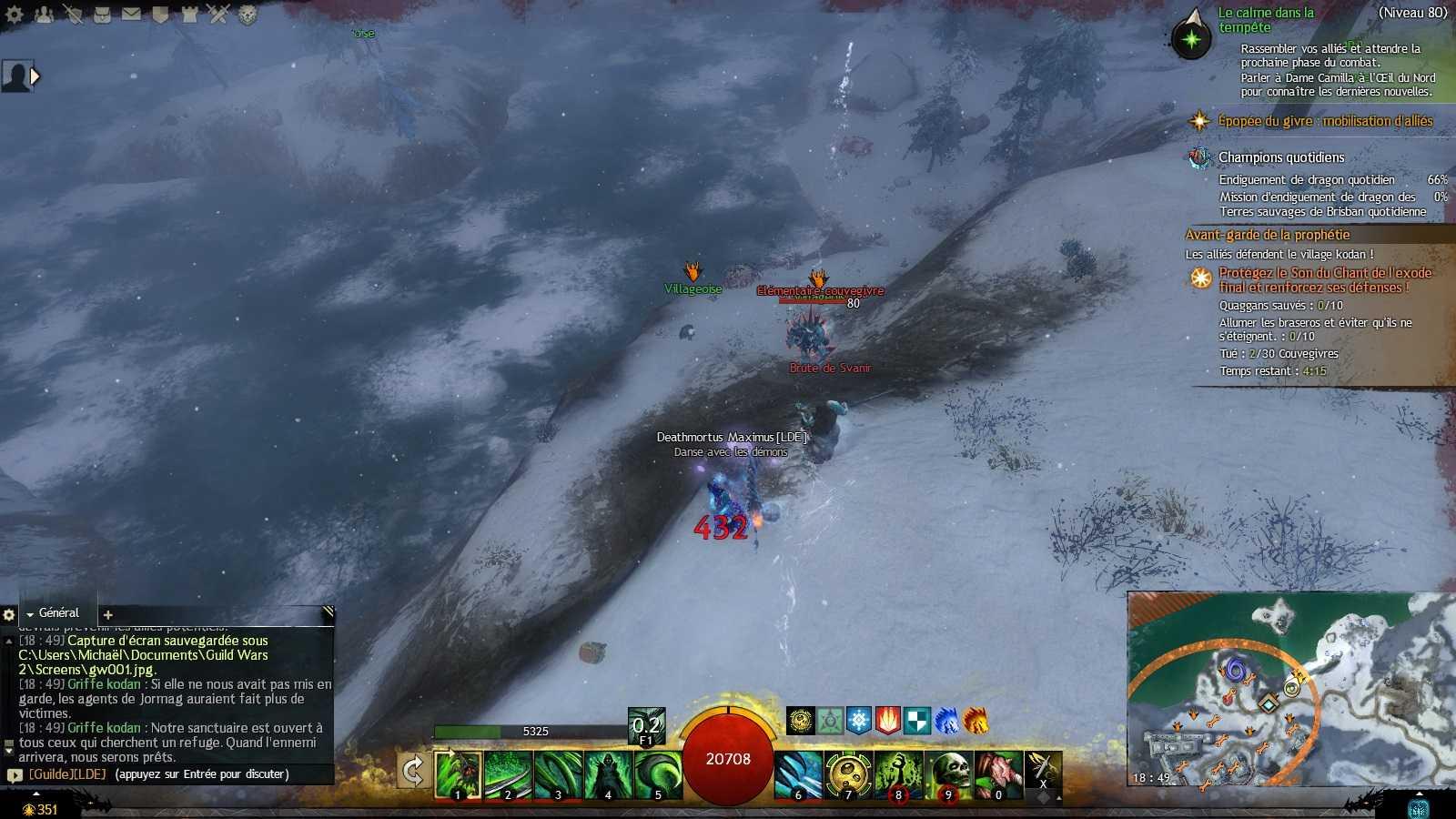Image resolution: width=1456 pixels, height=819 pixels.
Task: Add a new chat tab
Action: [107, 615]
